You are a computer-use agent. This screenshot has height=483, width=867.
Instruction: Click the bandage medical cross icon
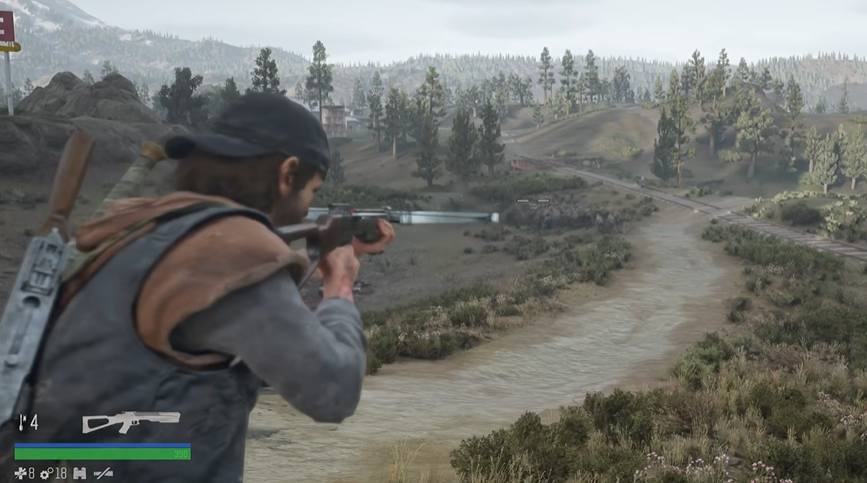(19, 472)
